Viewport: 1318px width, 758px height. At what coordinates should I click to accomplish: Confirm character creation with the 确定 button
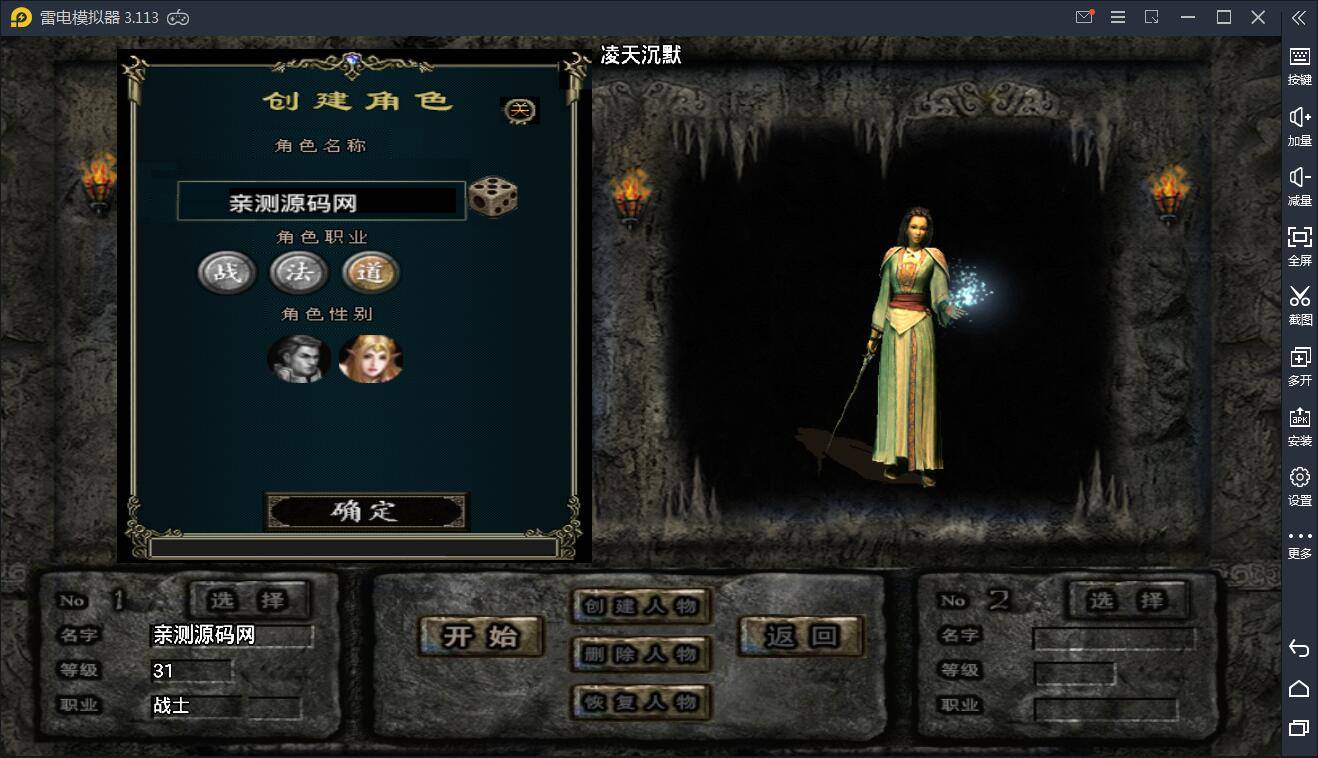[x=366, y=513]
